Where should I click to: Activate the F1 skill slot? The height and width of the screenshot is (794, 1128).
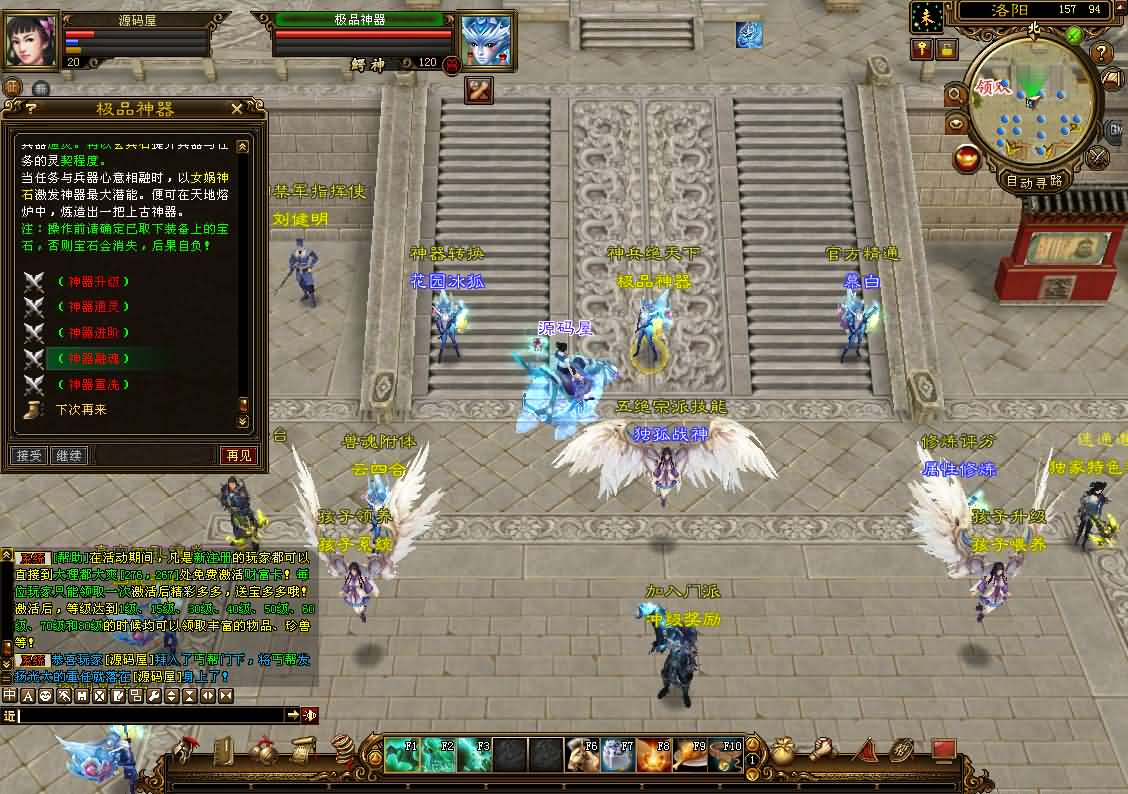click(402, 755)
